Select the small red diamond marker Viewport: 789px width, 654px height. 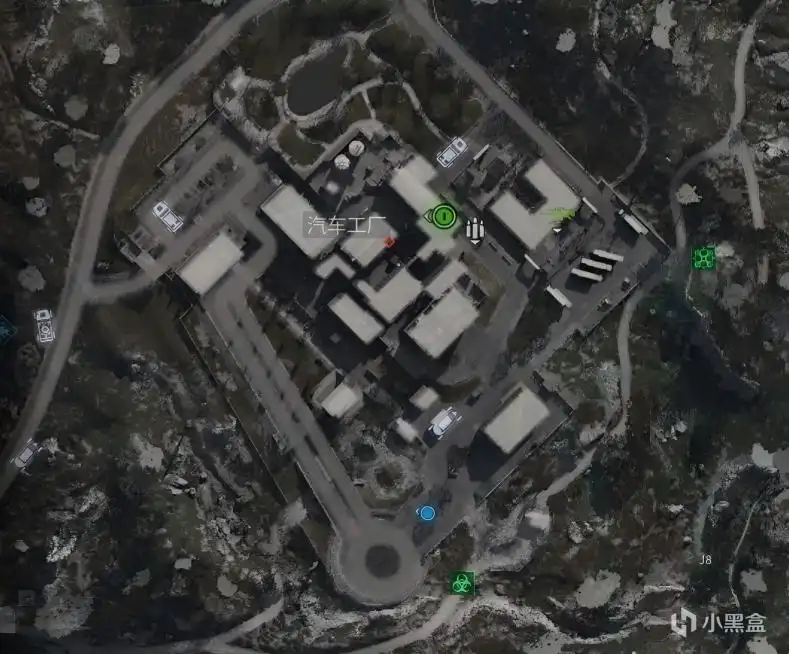coord(389,241)
